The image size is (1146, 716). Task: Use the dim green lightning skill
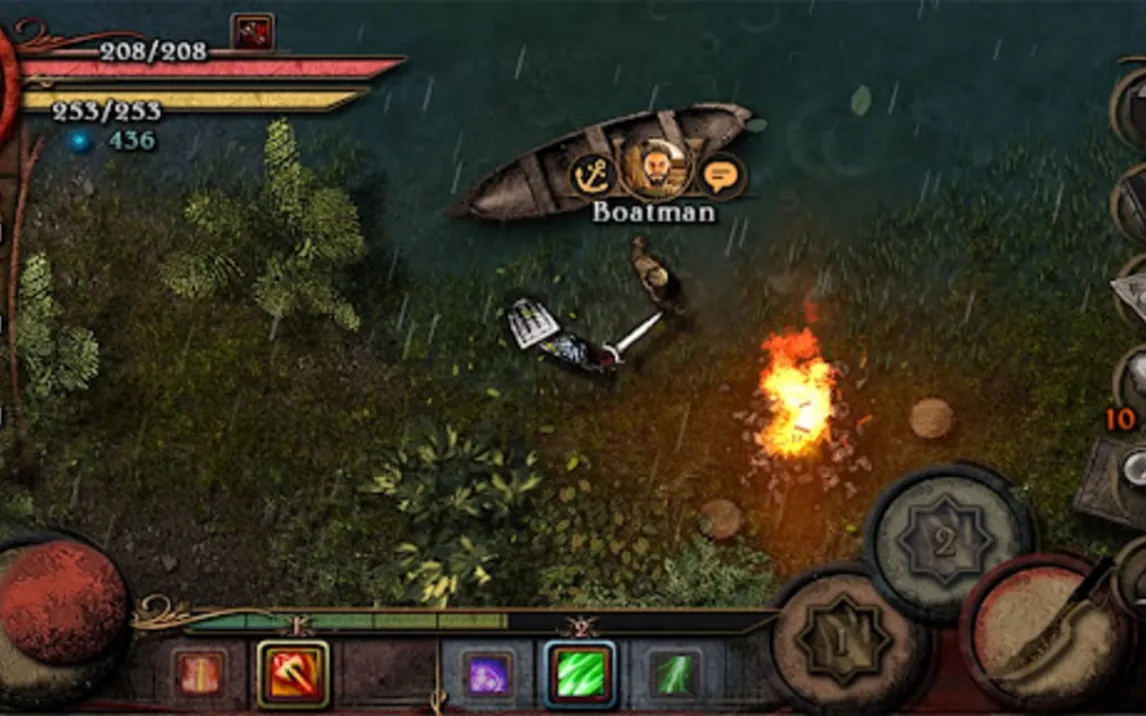point(672,674)
